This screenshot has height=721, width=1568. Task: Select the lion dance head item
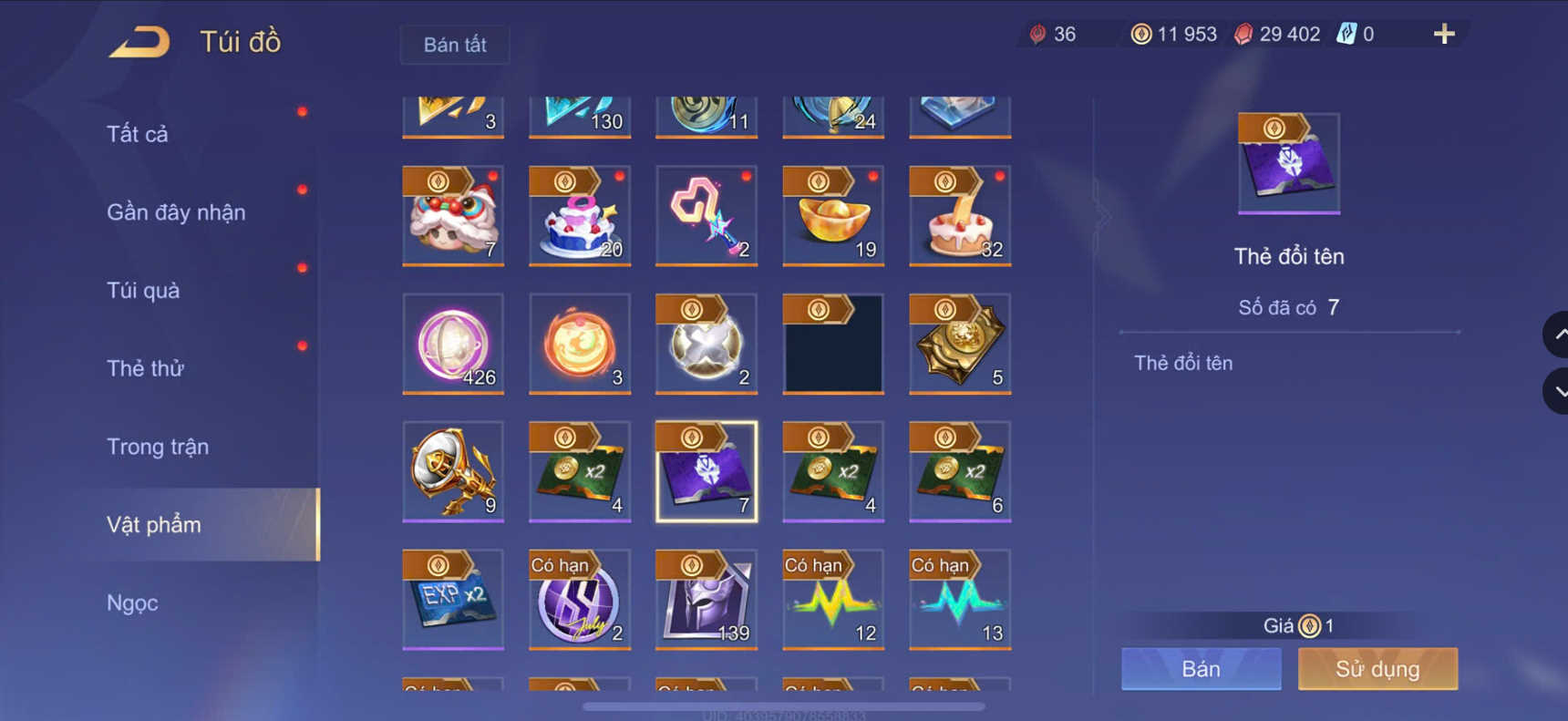[x=453, y=217]
